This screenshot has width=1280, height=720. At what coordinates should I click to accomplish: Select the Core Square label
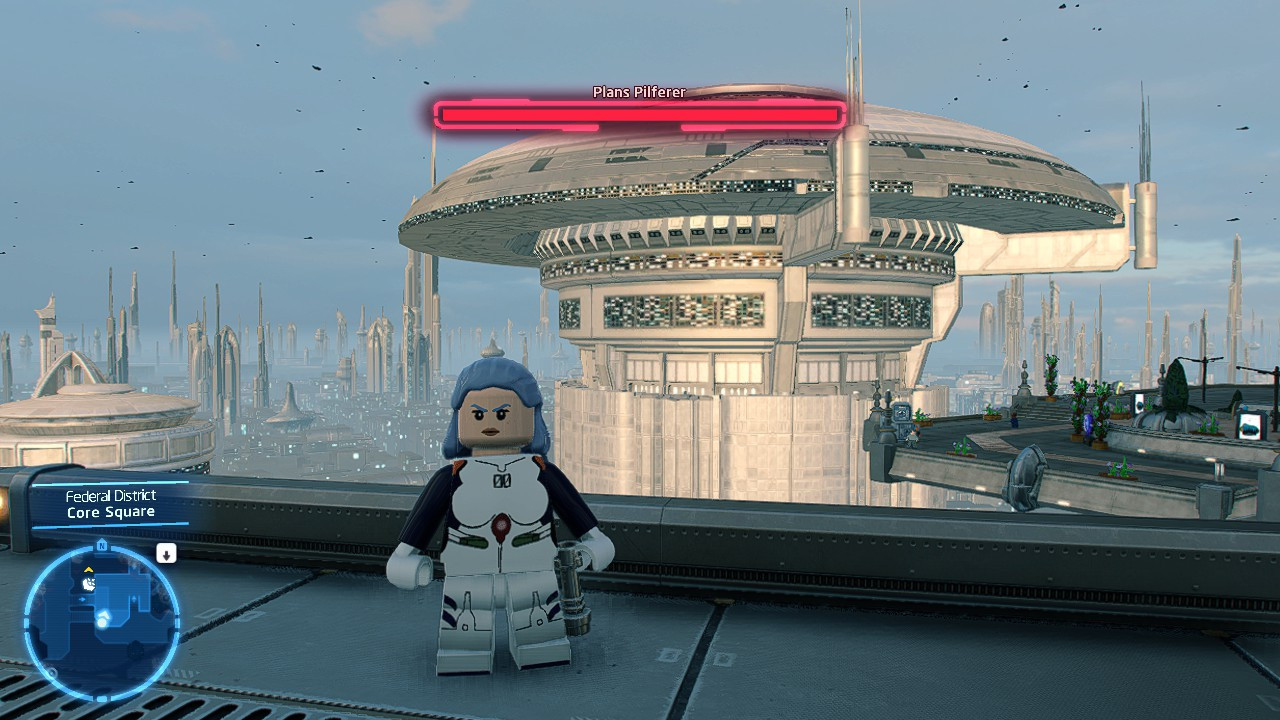[113, 511]
